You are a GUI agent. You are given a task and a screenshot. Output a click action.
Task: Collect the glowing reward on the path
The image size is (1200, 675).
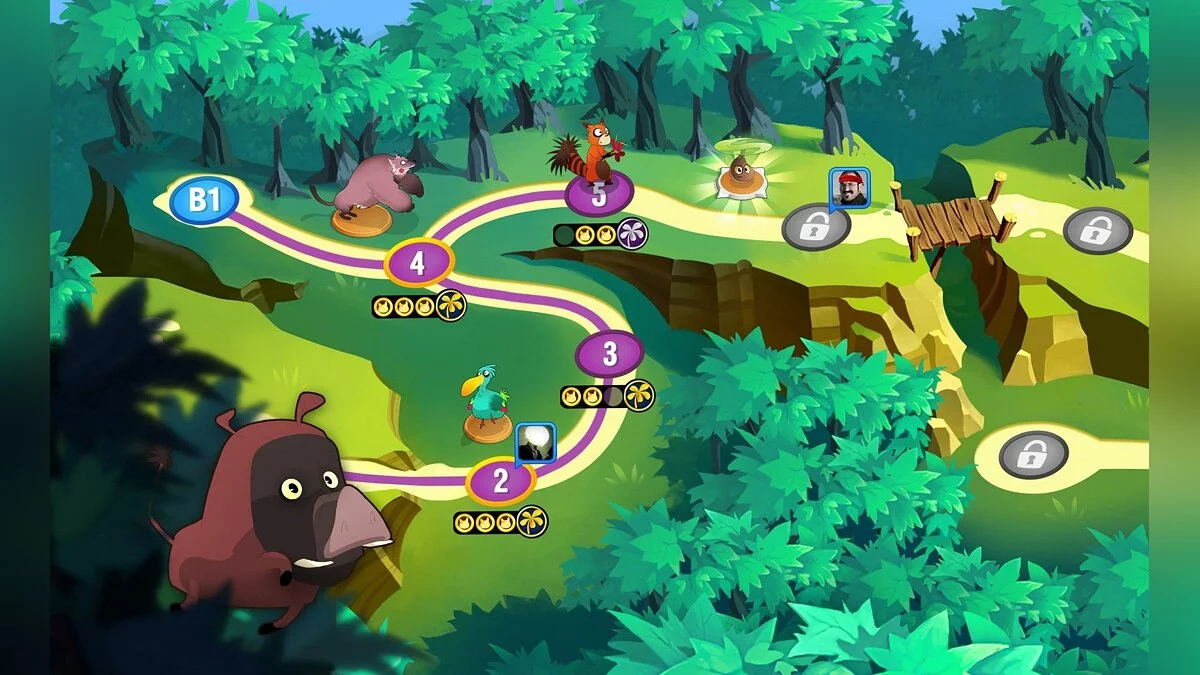click(x=742, y=176)
